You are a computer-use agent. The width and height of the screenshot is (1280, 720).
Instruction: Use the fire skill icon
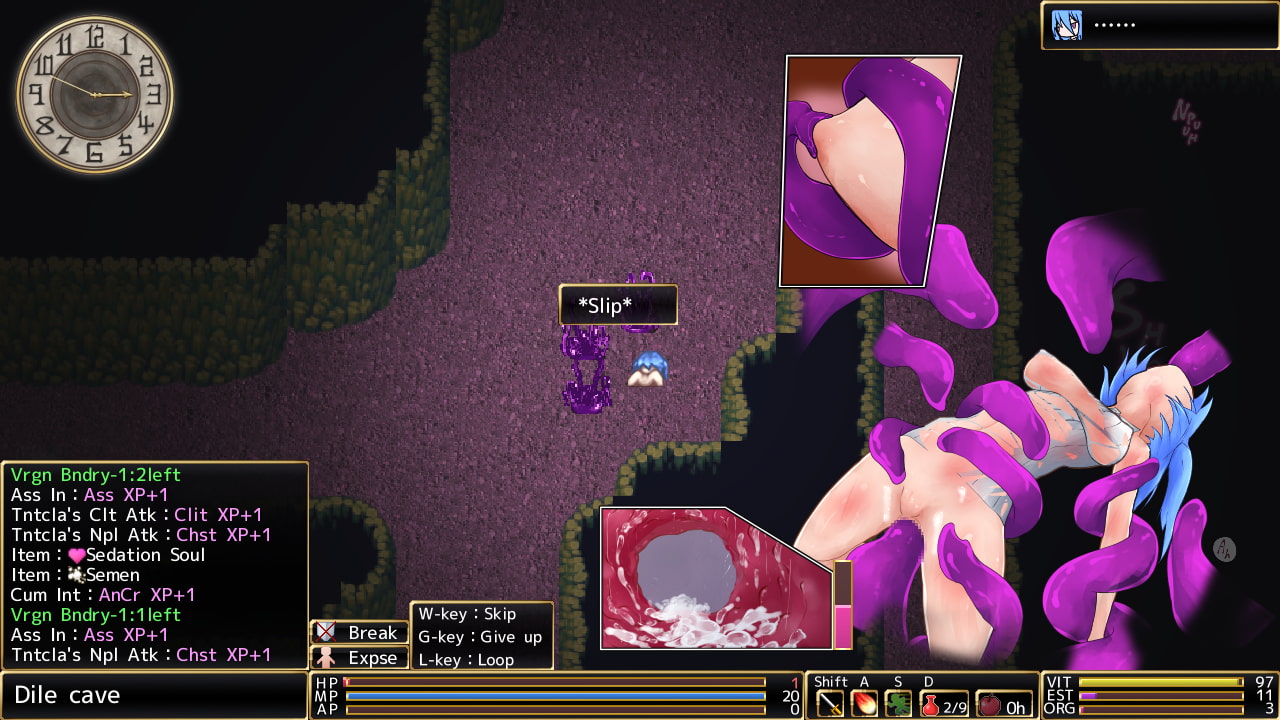pos(864,704)
